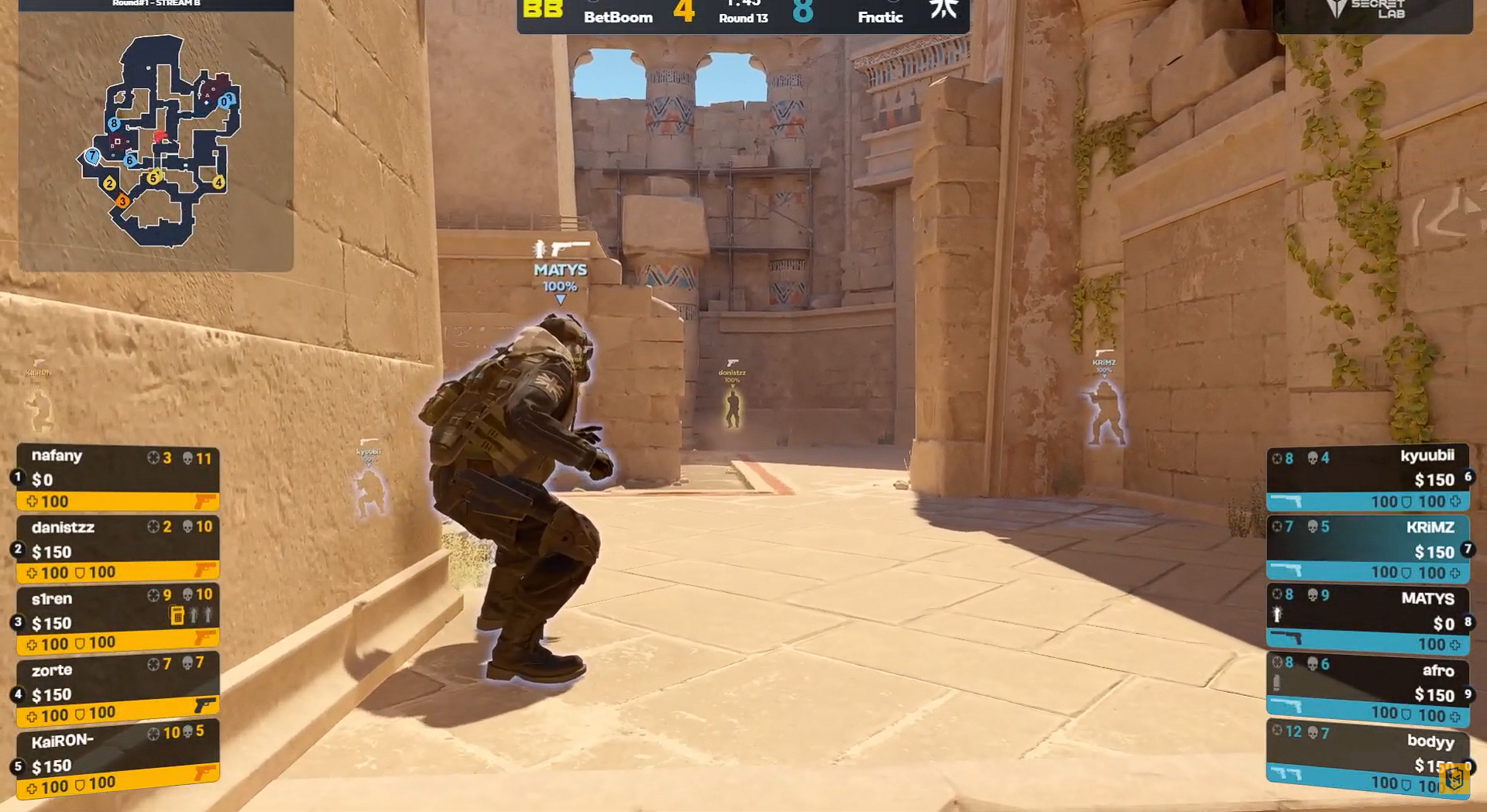Click the Round 13 label
Viewport: 1487px width, 812px height.
point(742,19)
